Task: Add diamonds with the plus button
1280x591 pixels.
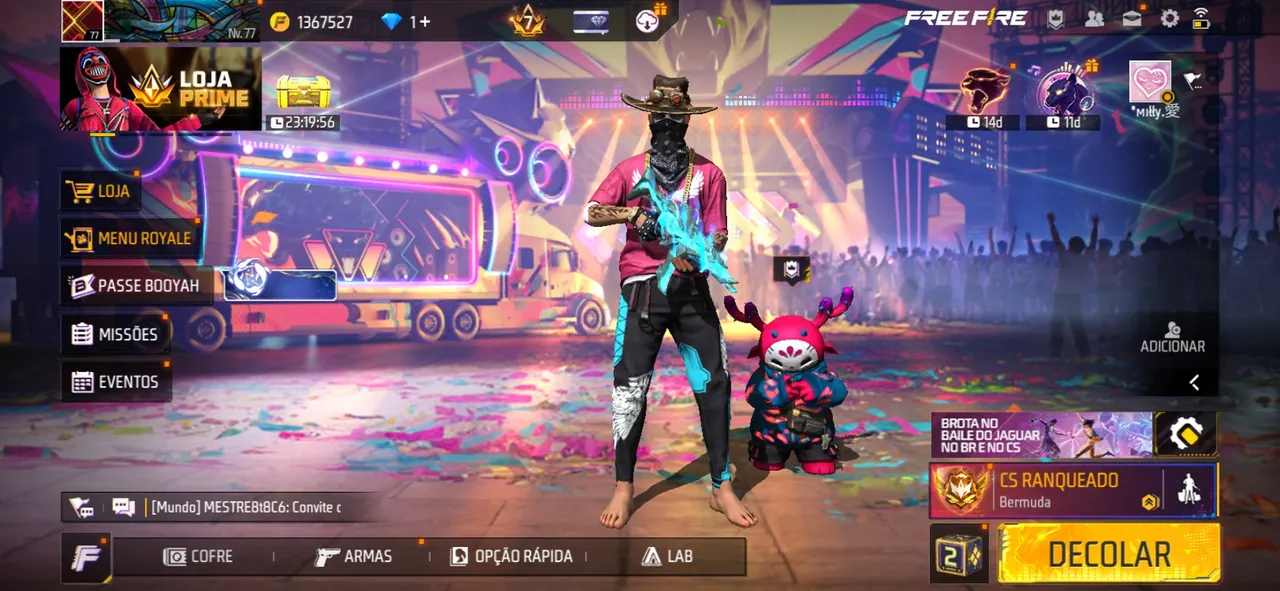Action: coord(425,21)
